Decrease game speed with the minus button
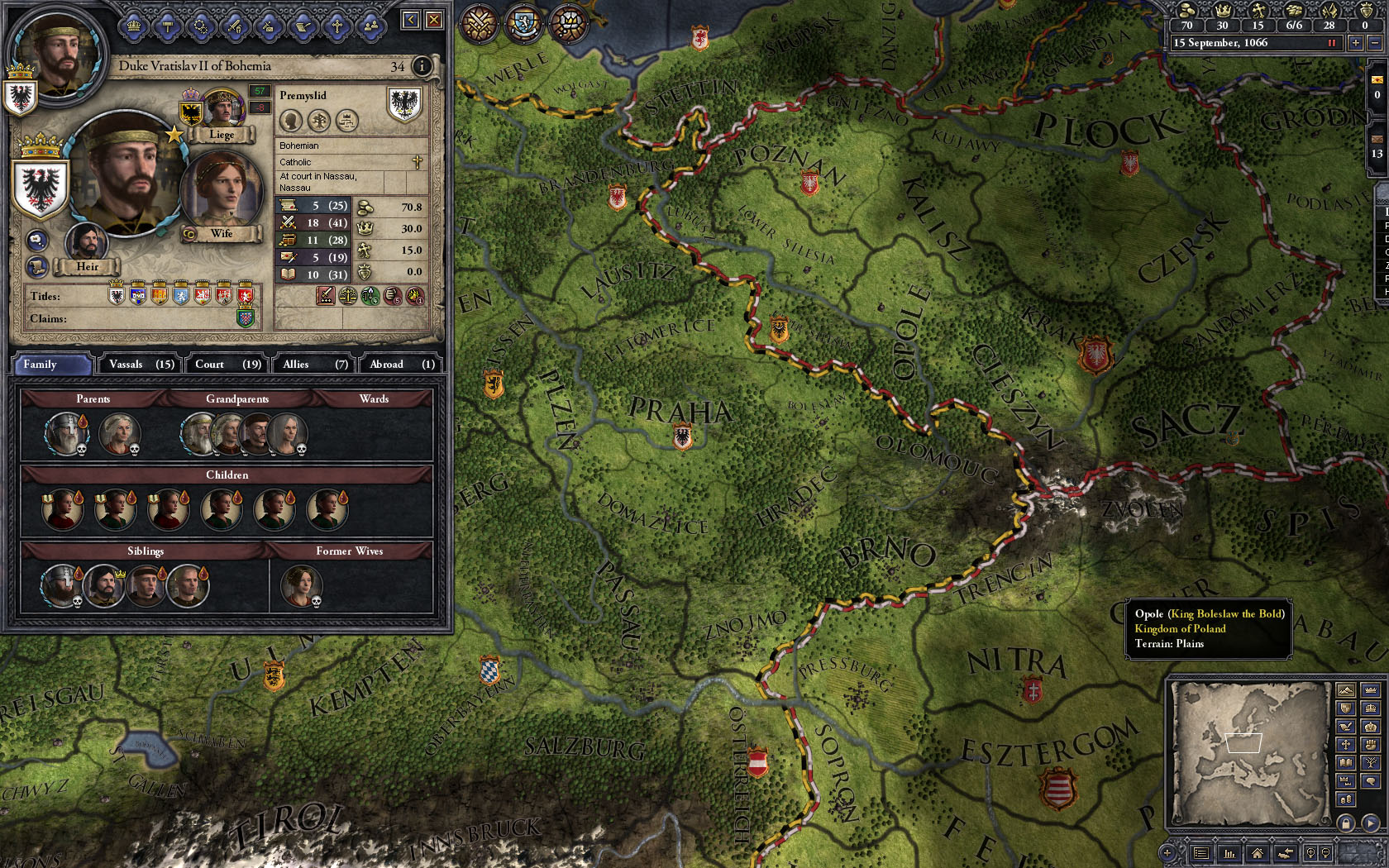 click(1374, 43)
